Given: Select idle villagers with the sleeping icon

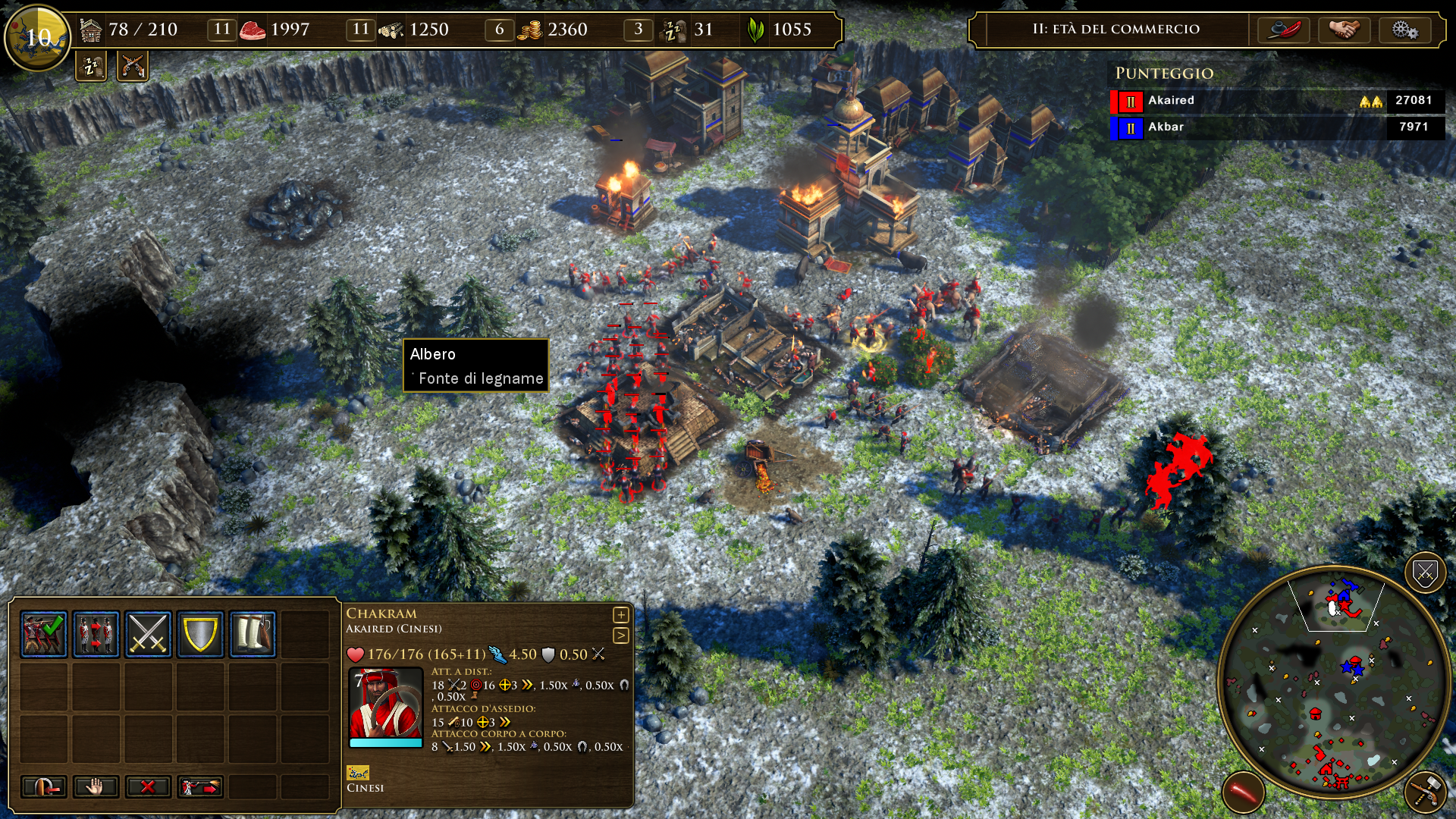Looking at the screenshot, I should coord(91,67).
